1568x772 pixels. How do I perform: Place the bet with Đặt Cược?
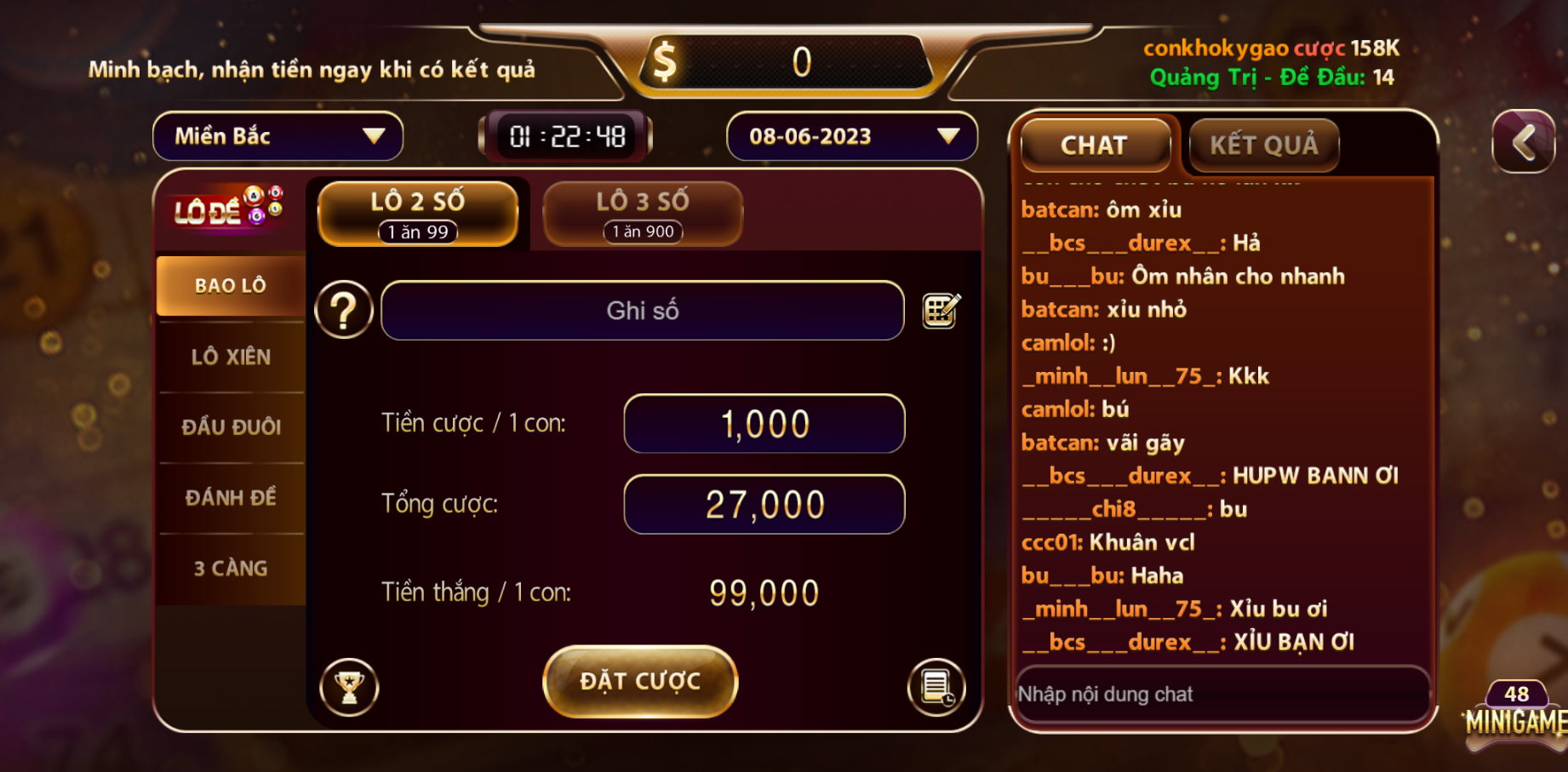(x=640, y=682)
